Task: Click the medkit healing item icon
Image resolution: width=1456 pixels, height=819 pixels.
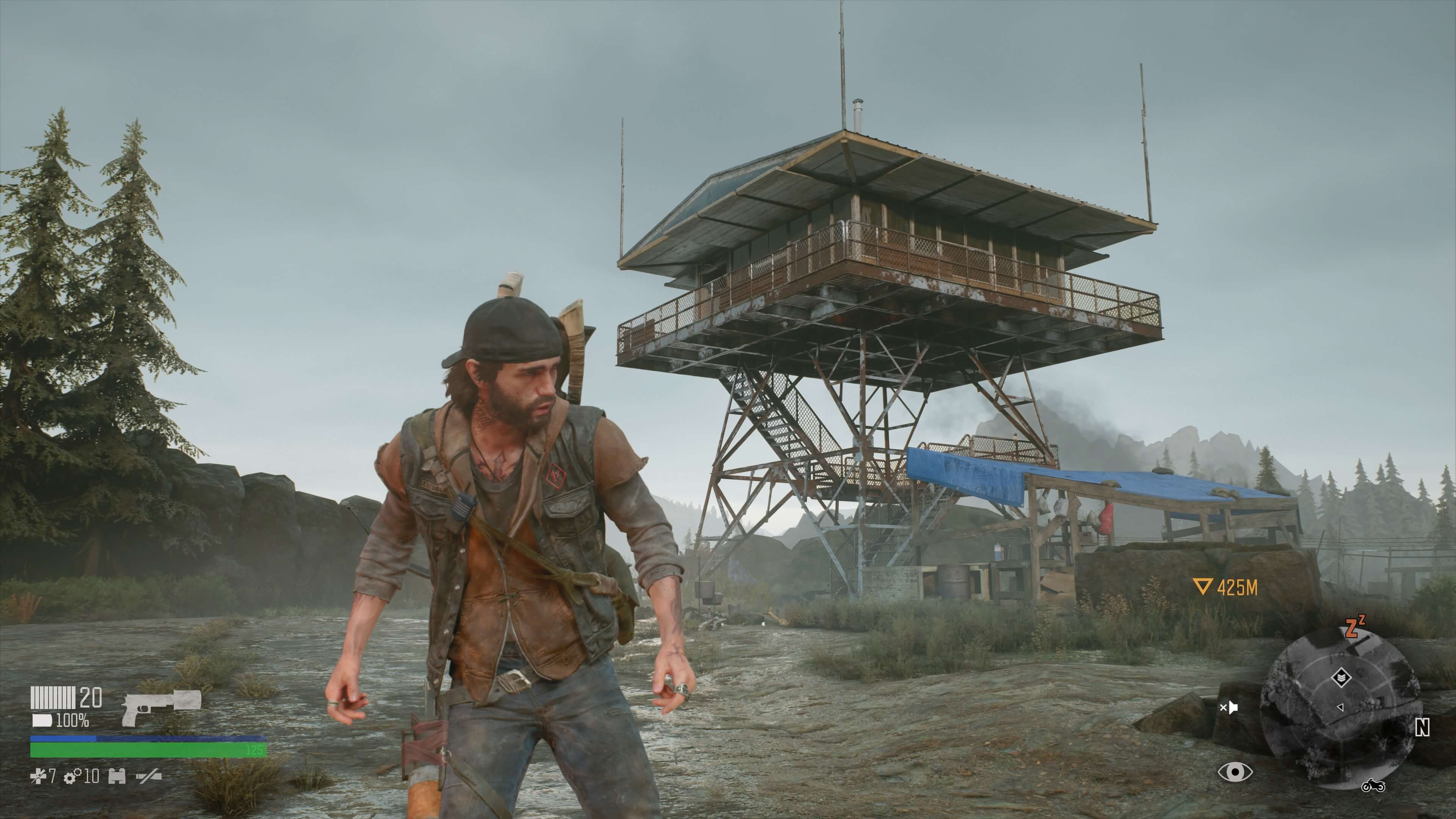Action: [37, 777]
